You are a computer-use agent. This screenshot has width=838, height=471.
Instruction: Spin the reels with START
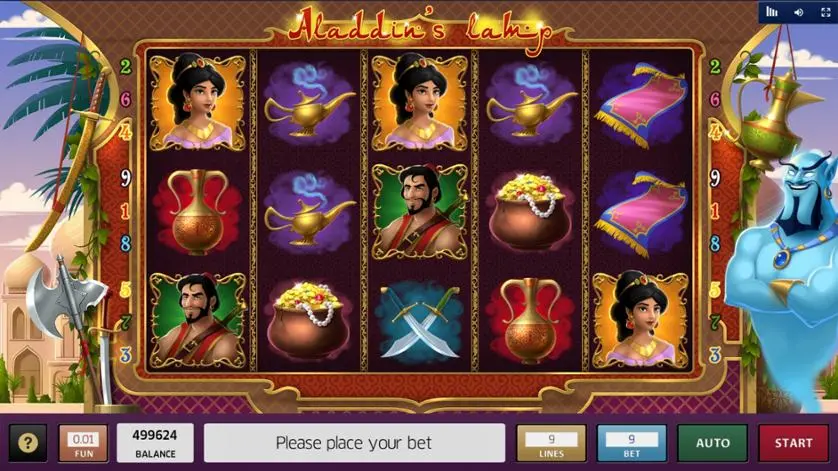pos(793,443)
